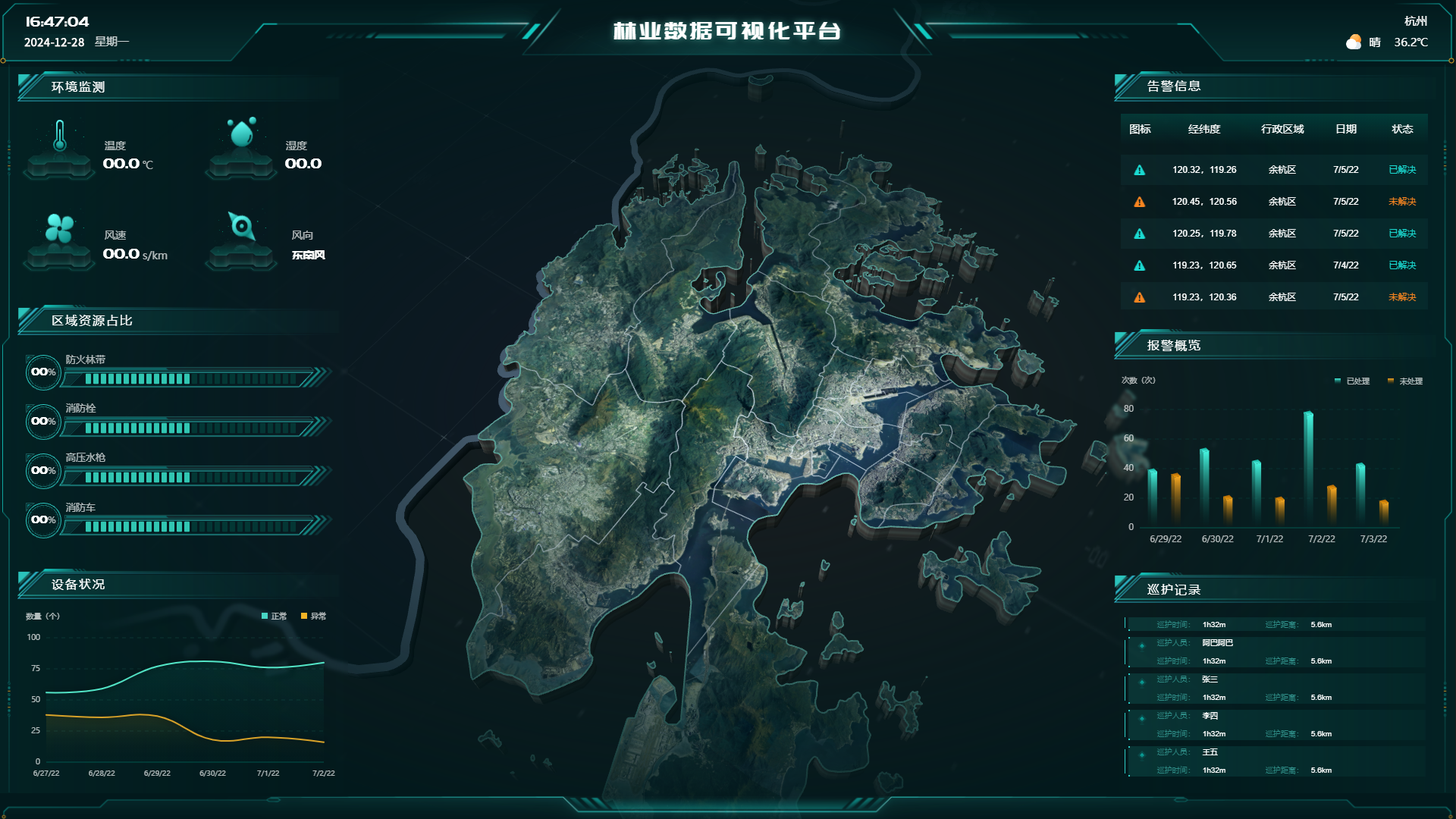1456x819 pixels.
Task: Hide the 正常 line in 设备状况 chart
Action: (274, 616)
